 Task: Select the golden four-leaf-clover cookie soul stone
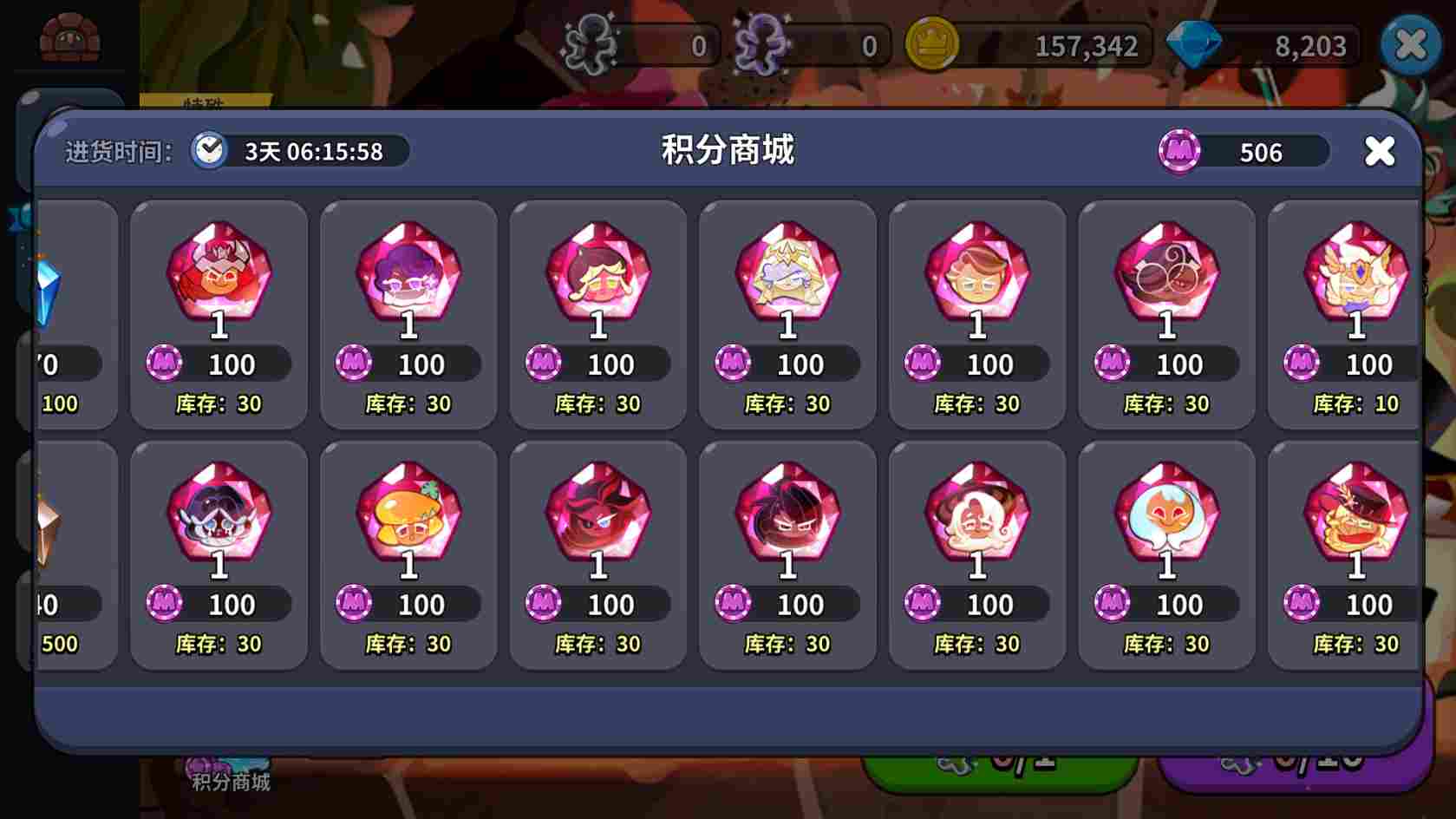coord(408,516)
